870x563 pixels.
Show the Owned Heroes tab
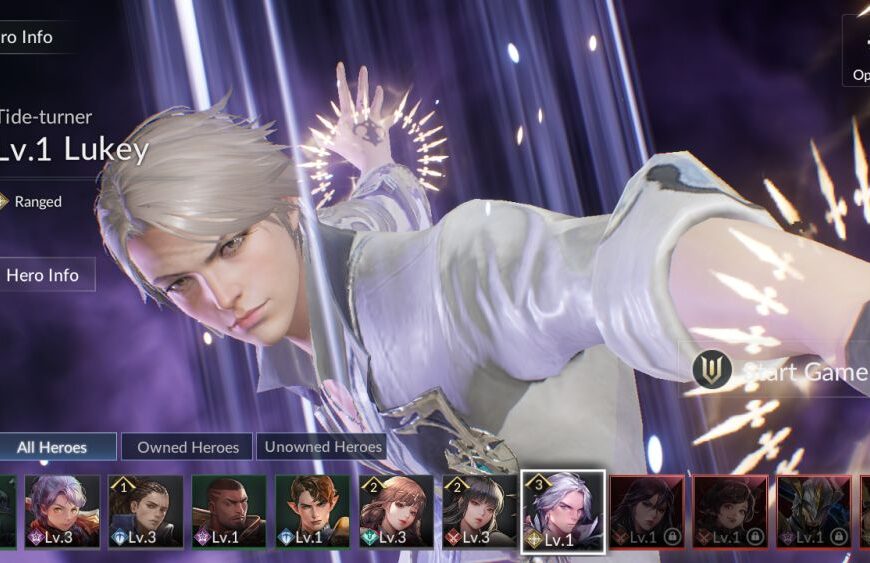click(x=188, y=447)
